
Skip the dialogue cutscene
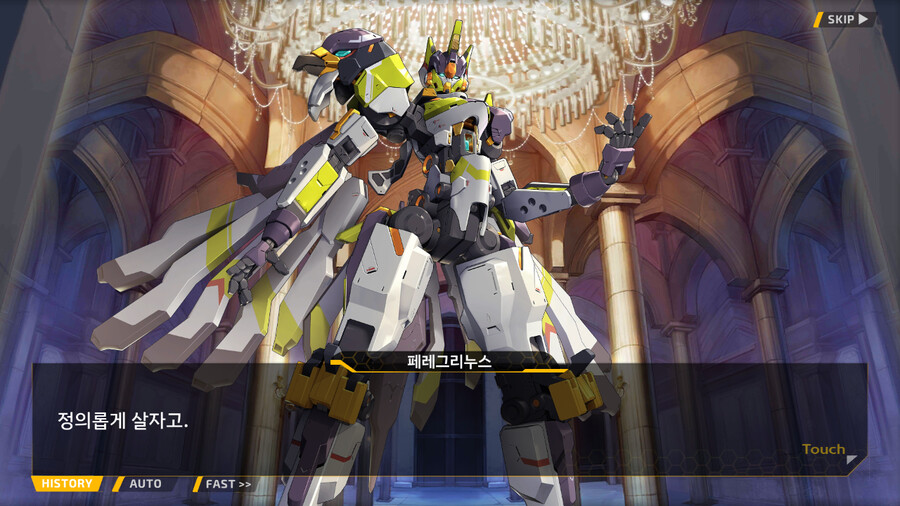(845, 19)
